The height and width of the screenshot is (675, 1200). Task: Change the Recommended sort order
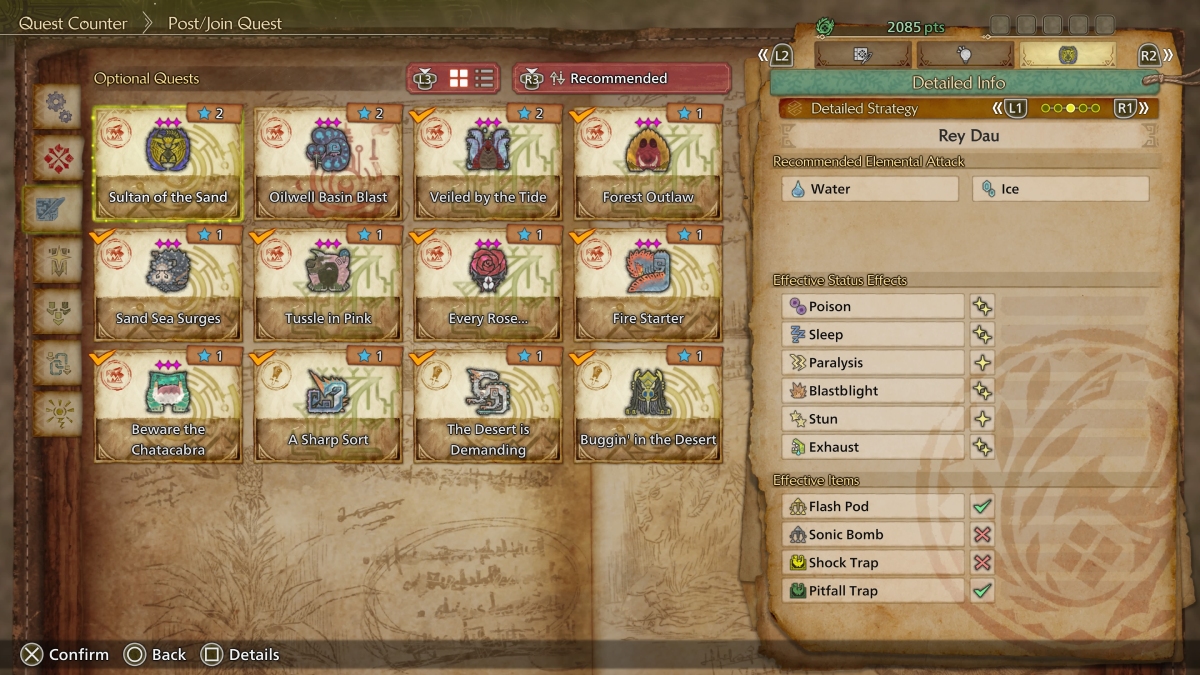tap(620, 78)
